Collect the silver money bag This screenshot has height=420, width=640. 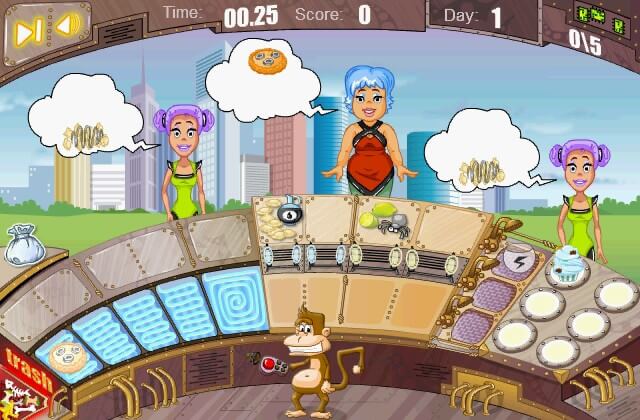[x=21, y=246]
